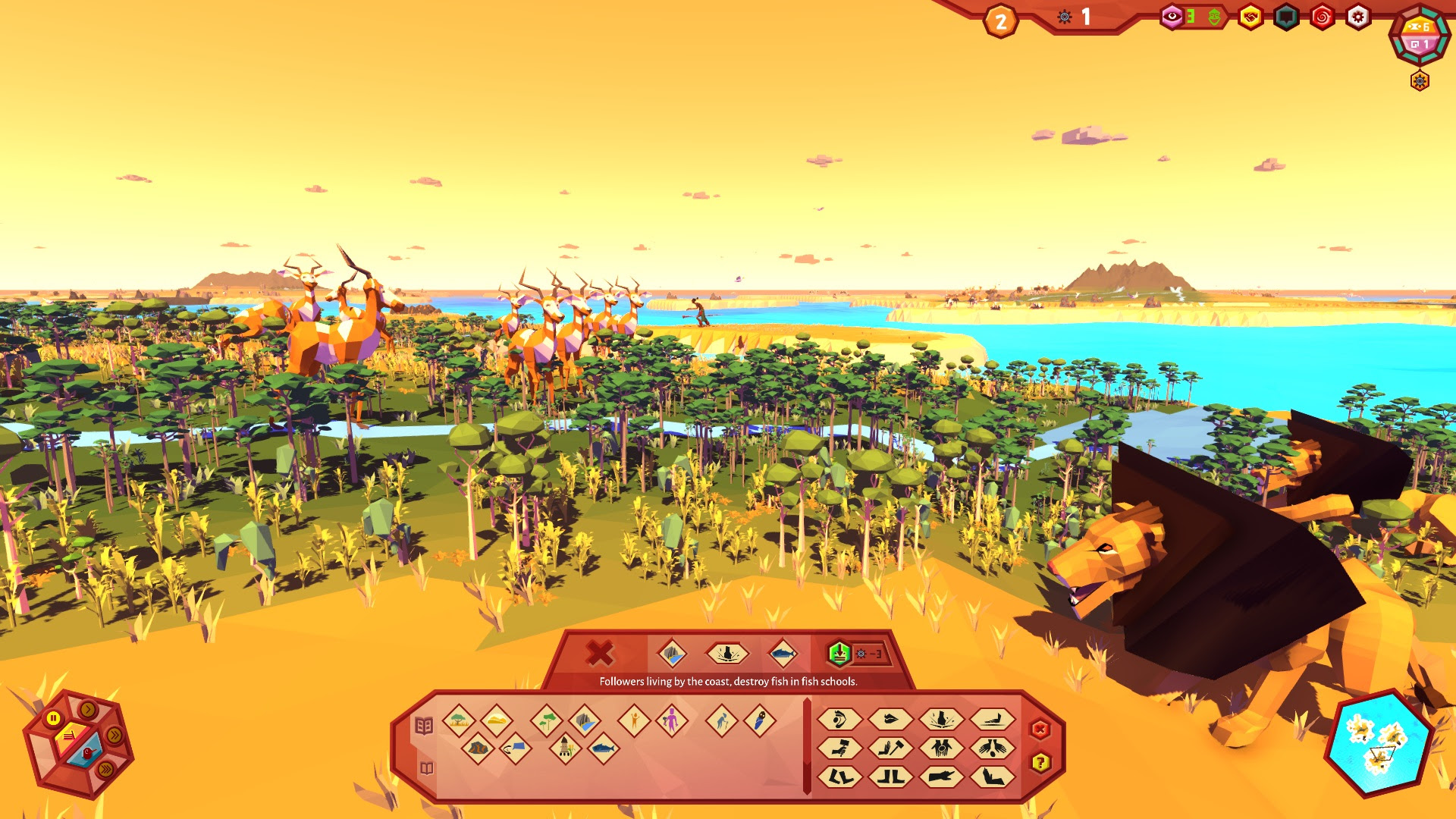Clear the commandment with the large red X
This screenshot has height=819, width=1456.
coord(599,653)
